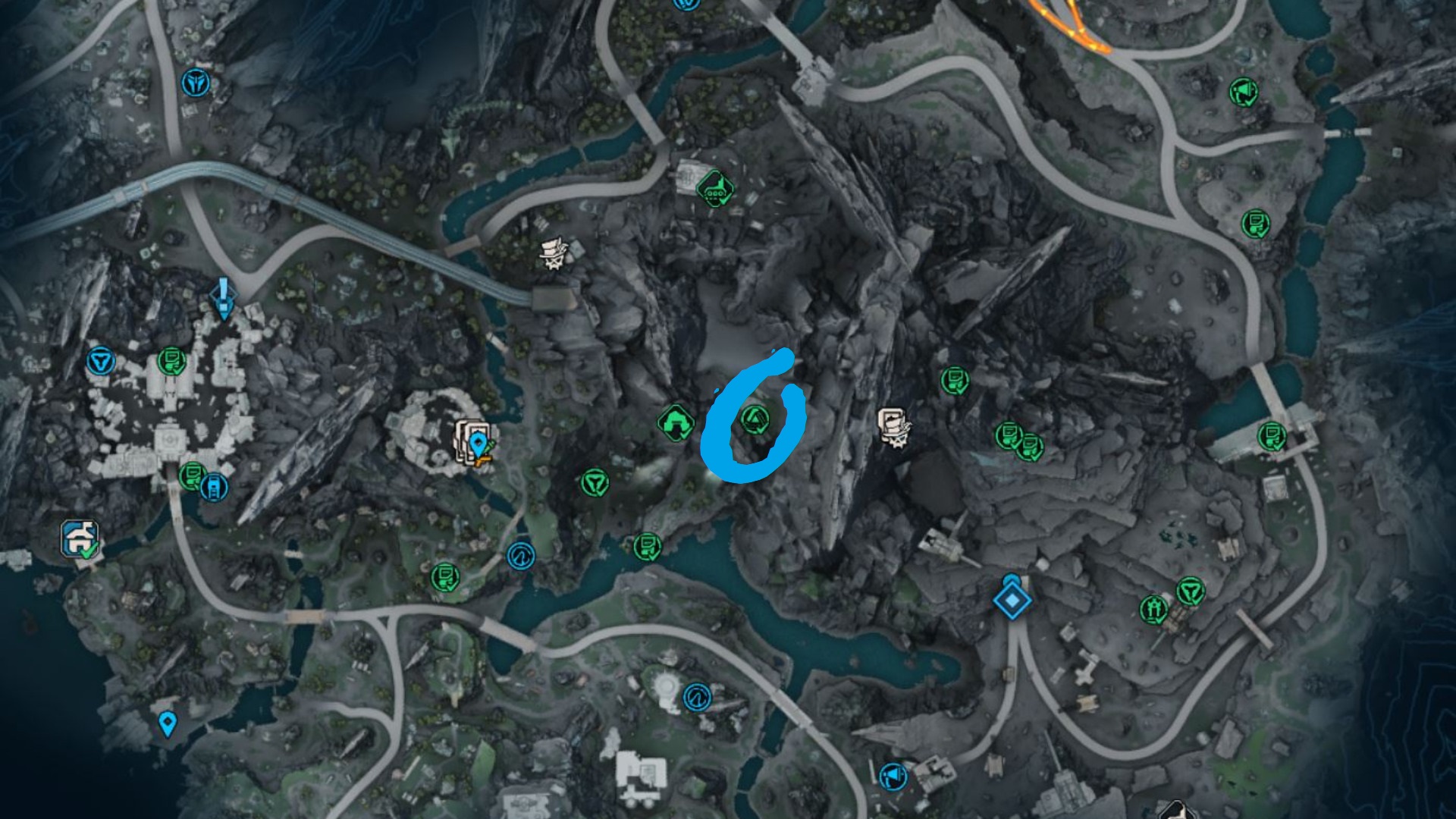Viewport: 1456px width, 819px height.
Task: Click the green megaphone marker with checkmark
Action: pos(1244,93)
